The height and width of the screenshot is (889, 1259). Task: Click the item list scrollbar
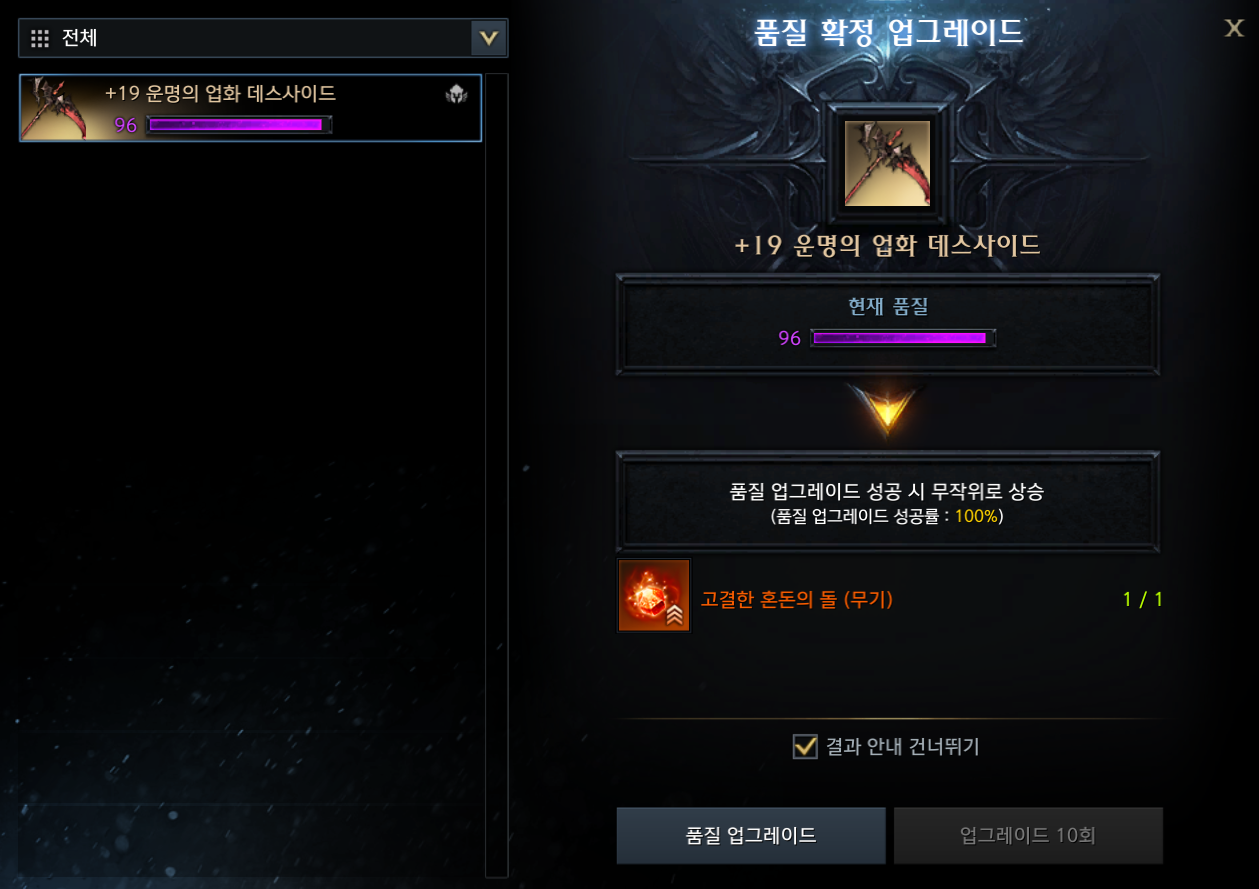click(496, 475)
